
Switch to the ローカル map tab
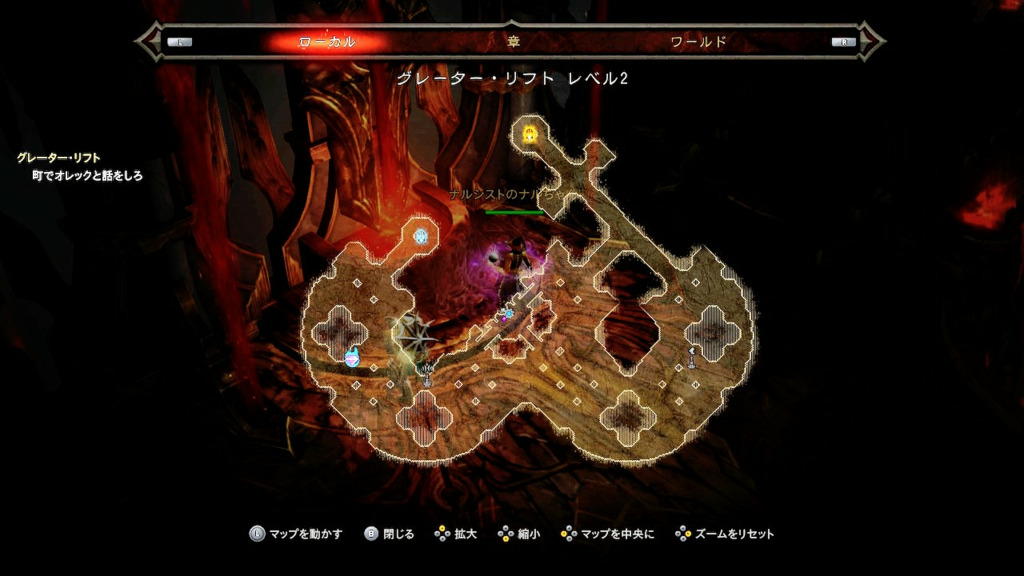pyautogui.click(x=327, y=42)
